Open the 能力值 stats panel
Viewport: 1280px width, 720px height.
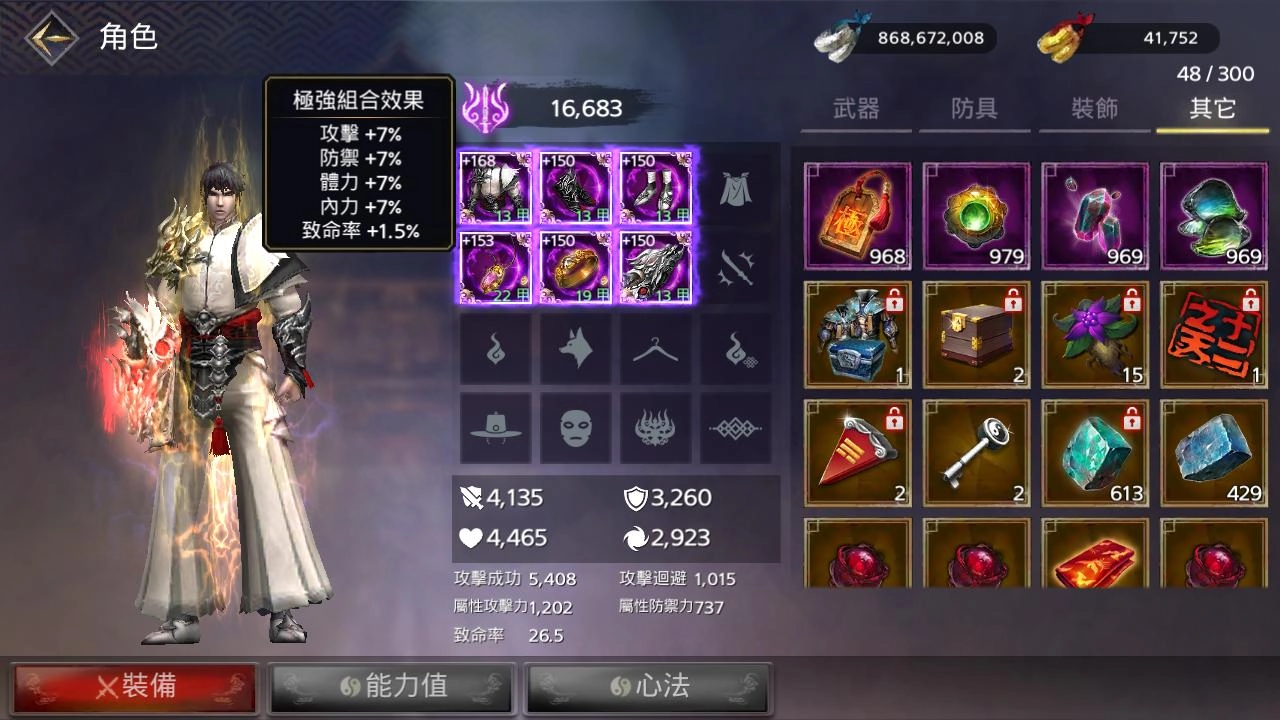[x=392, y=687]
